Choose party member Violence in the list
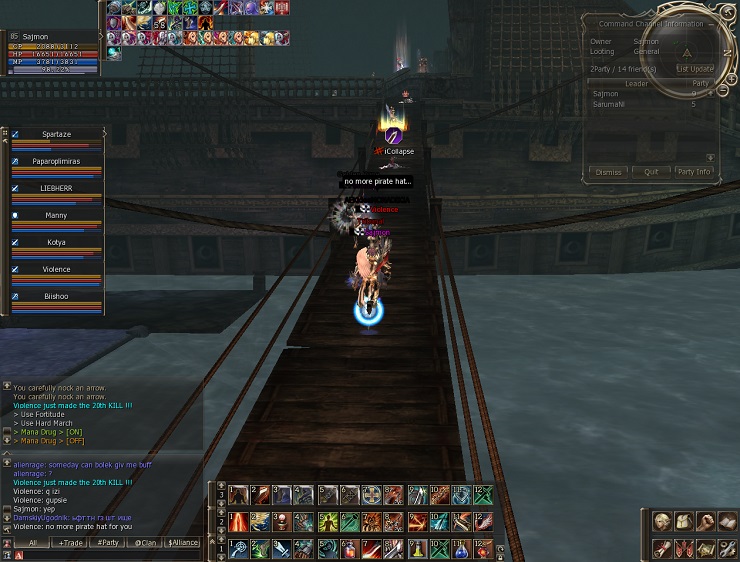Viewport: 740px width, 562px height. coord(56,269)
